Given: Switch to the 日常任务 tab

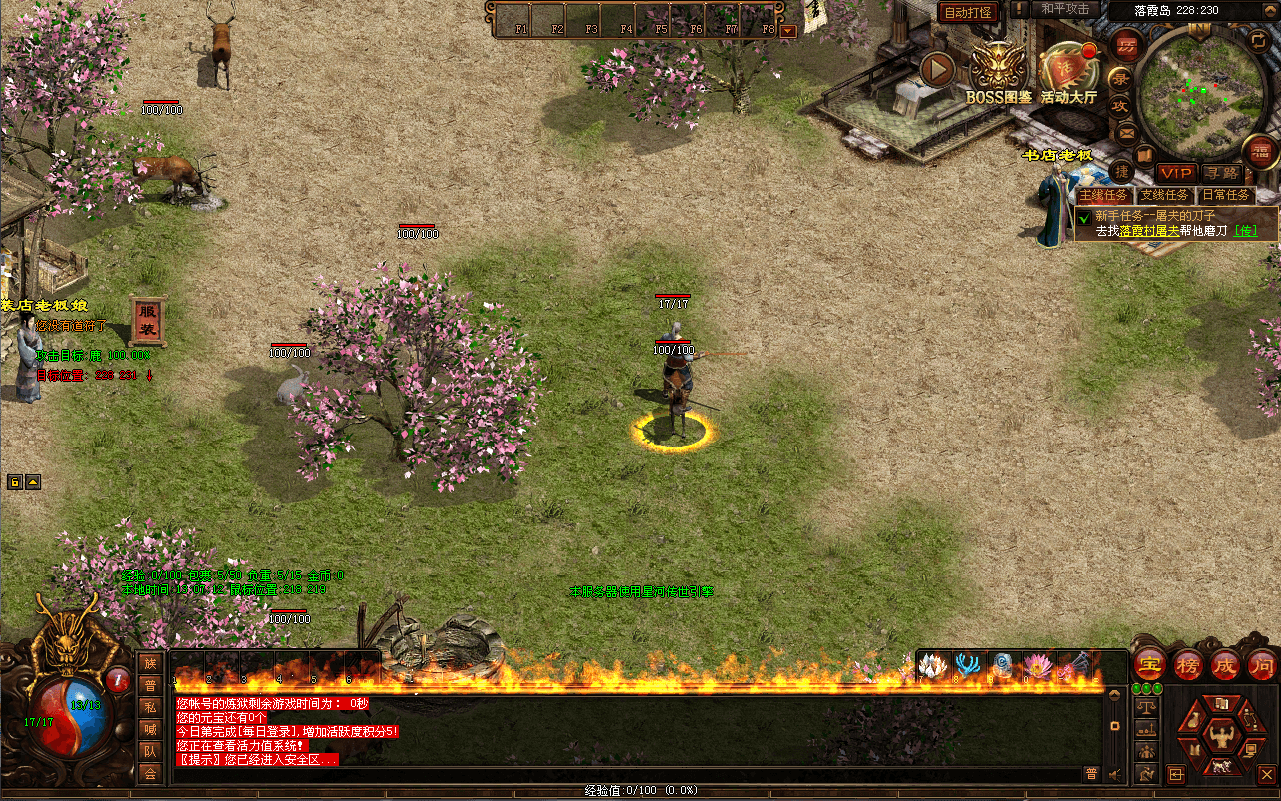Looking at the screenshot, I should 1226,195.
